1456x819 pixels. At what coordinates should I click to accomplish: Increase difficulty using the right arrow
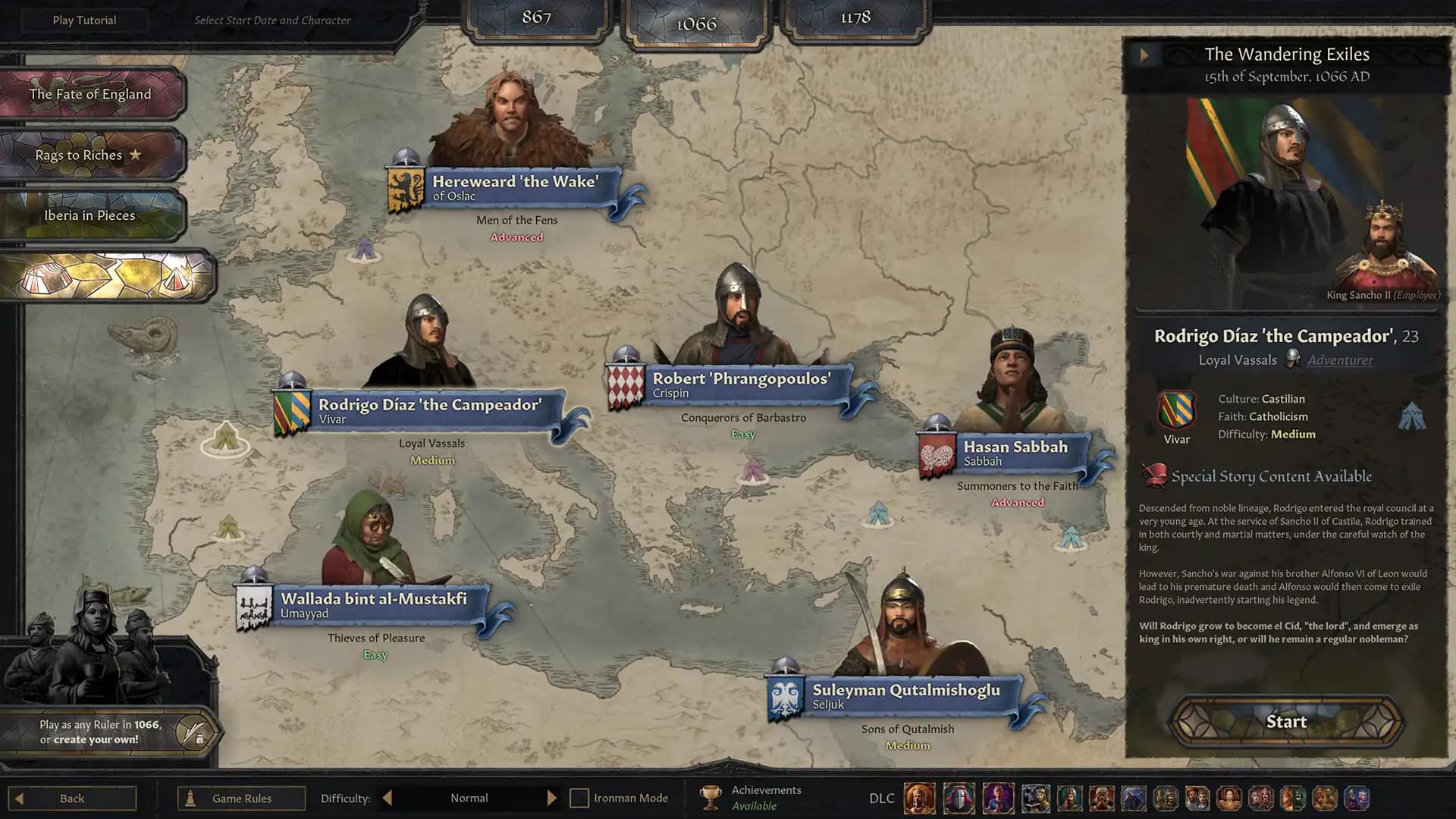point(552,798)
